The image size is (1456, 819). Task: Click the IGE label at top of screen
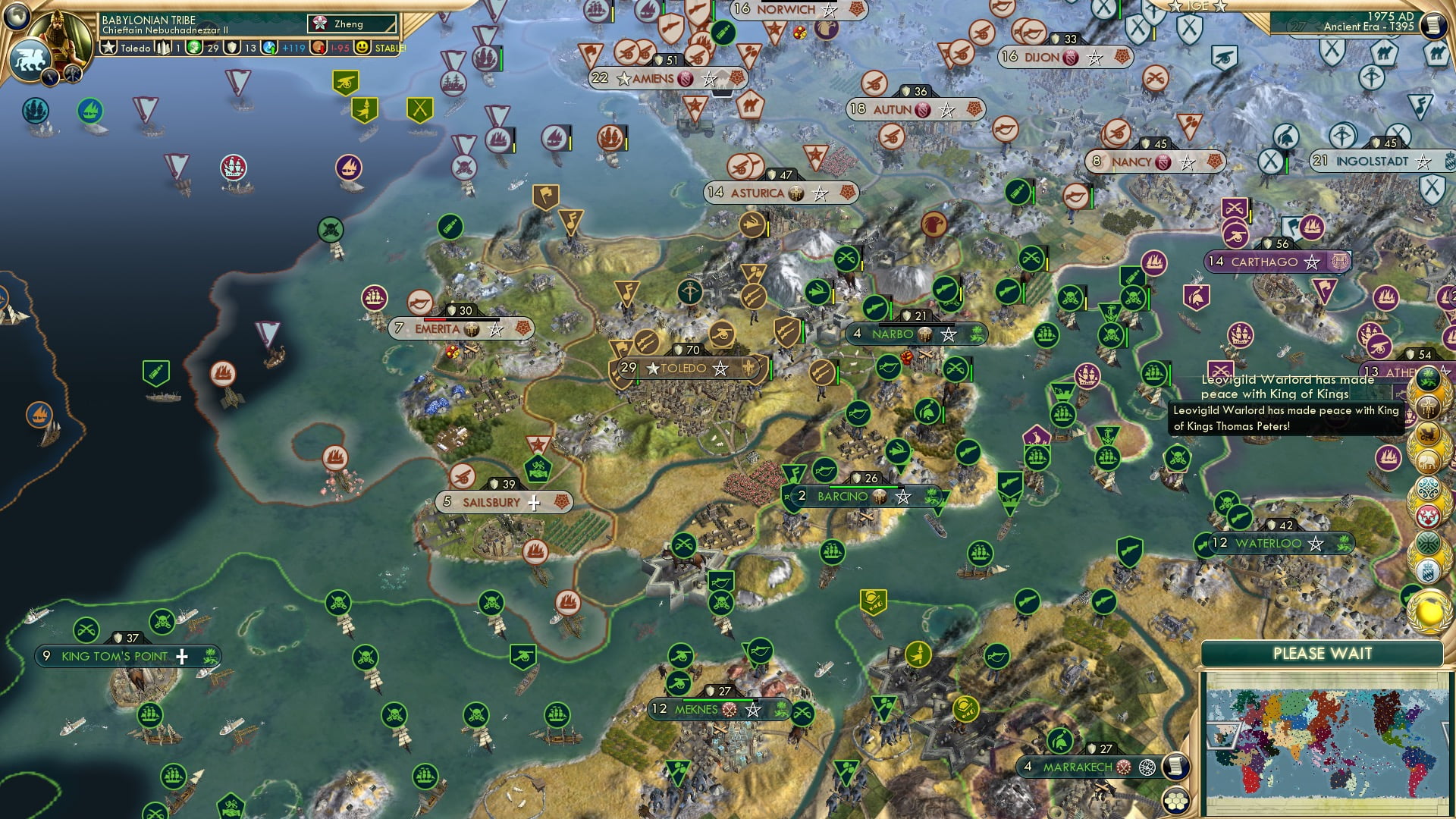1200,6
